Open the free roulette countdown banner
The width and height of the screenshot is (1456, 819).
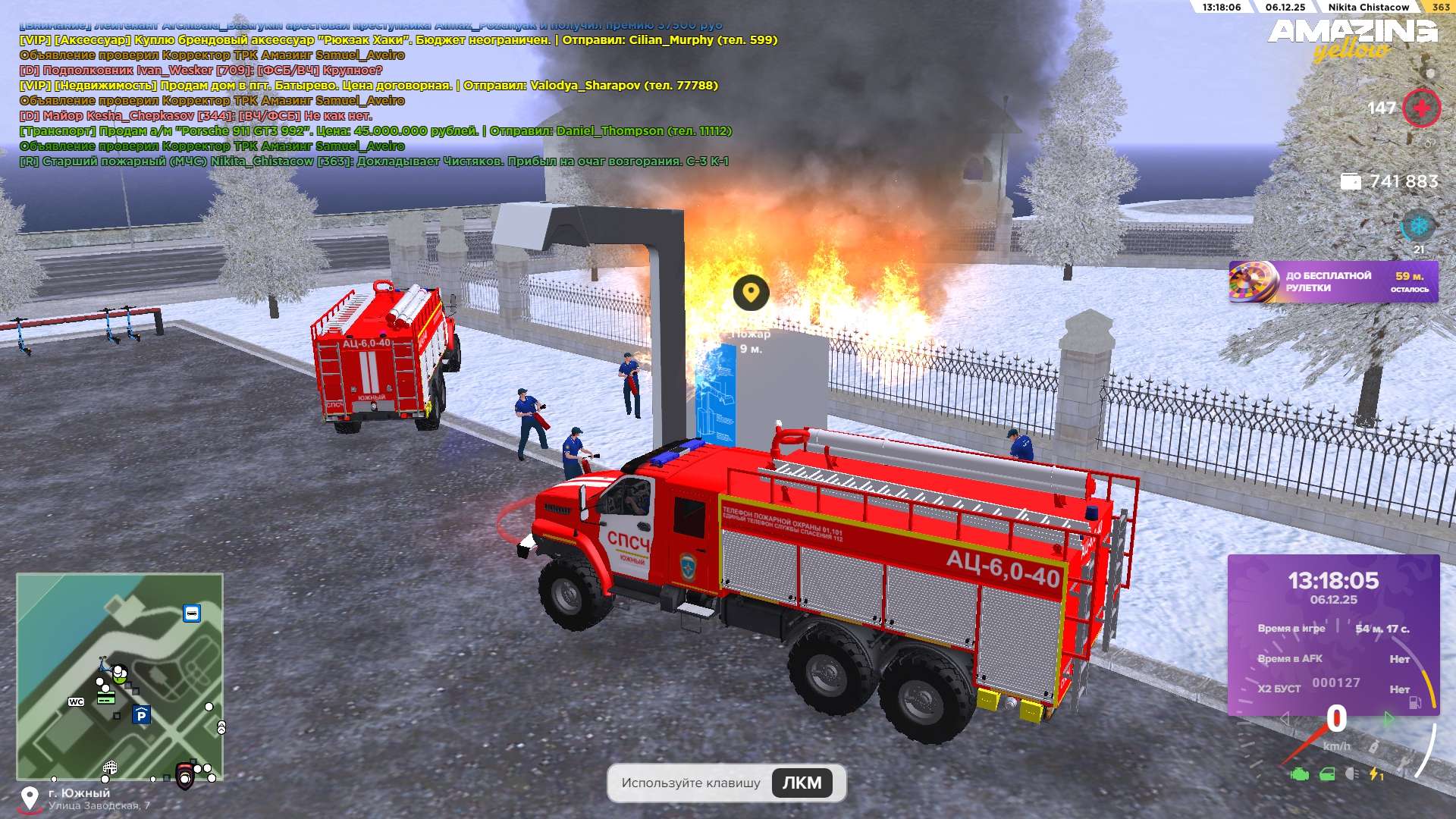pos(1332,282)
